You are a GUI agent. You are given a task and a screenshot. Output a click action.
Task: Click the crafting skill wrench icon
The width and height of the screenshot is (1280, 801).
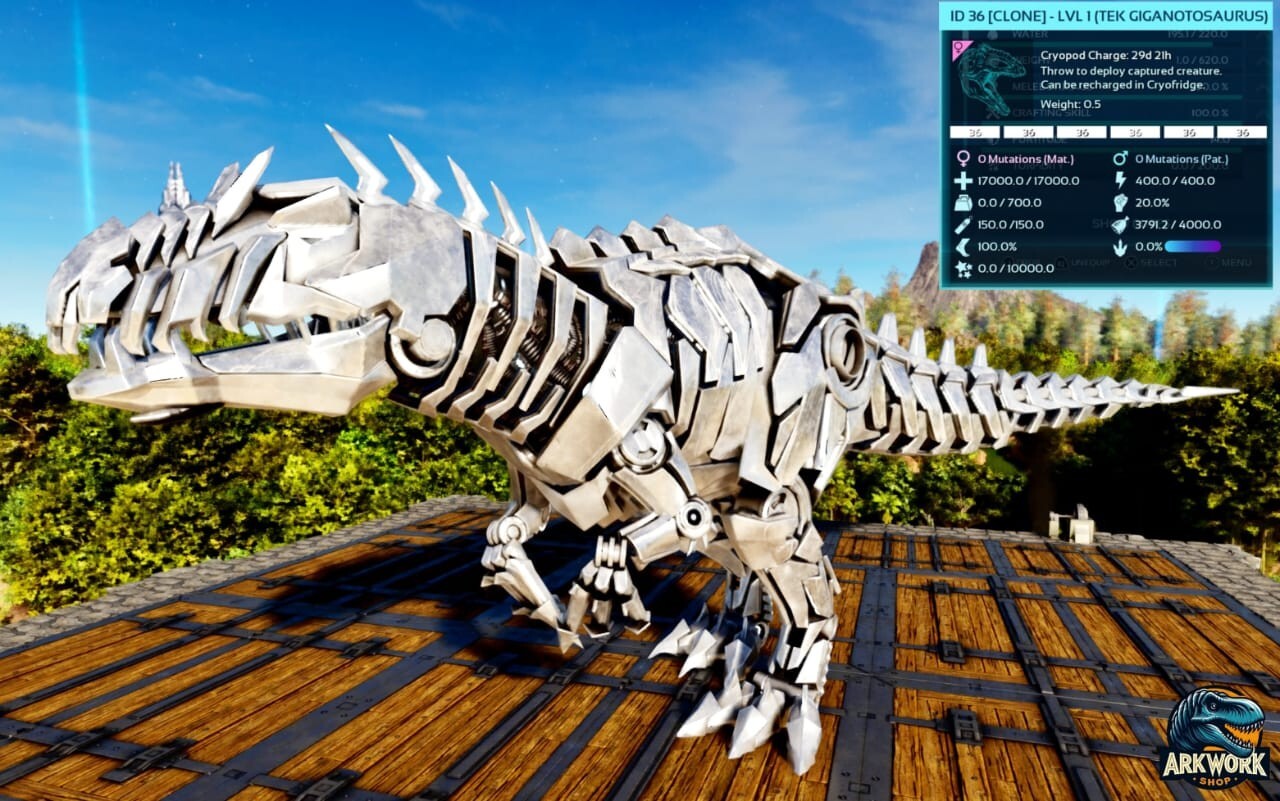point(992,112)
